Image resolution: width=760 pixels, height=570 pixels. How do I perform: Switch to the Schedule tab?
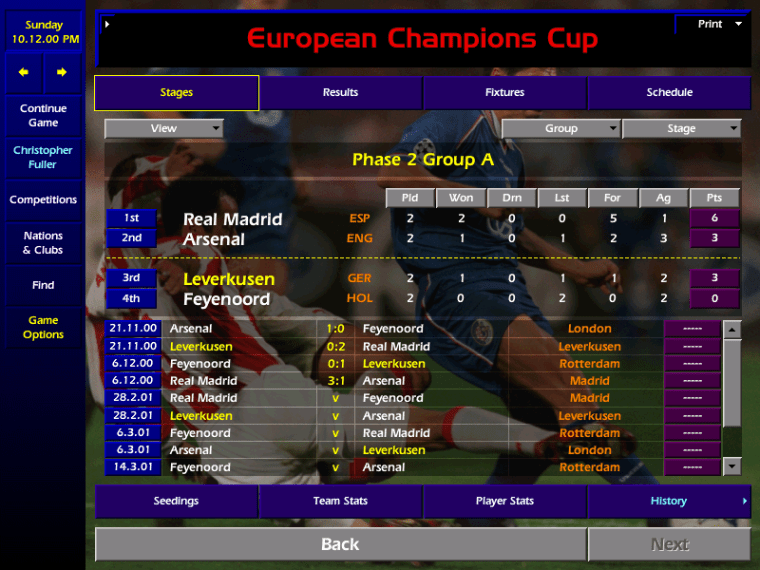pyautogui.click(x=669, y=93)
